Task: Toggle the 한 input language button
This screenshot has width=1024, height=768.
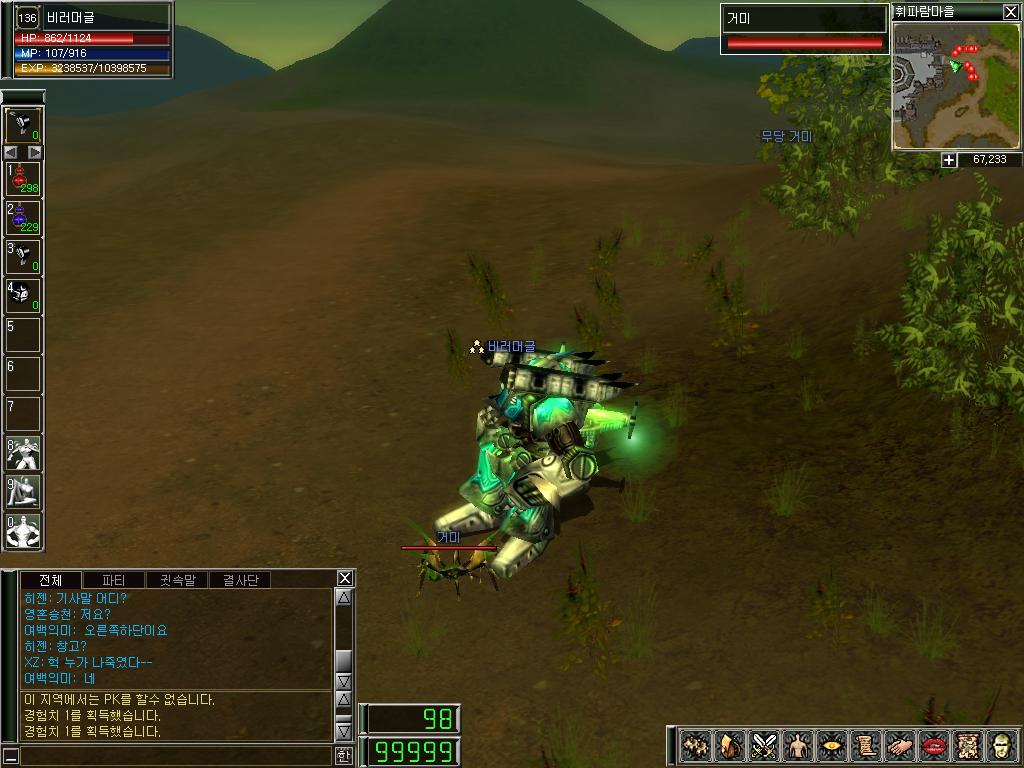Action: tap(344, 756)
